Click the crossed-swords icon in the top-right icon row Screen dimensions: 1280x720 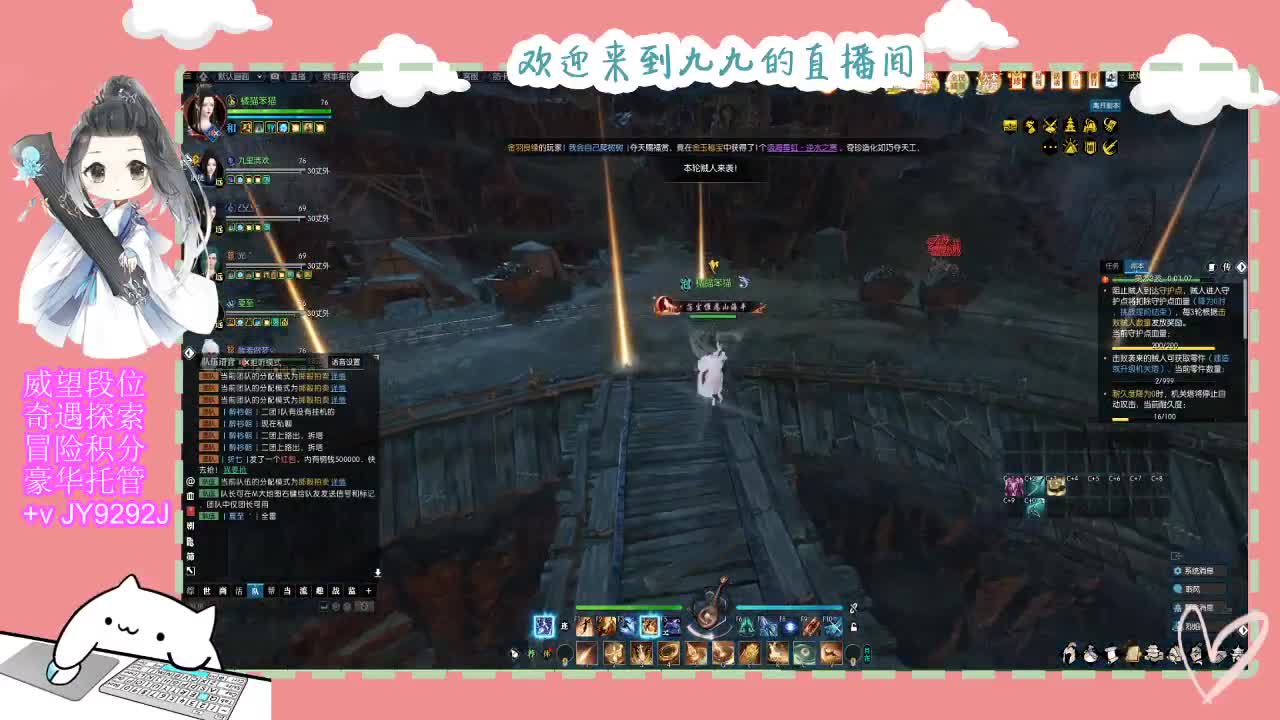point(1050,126)
